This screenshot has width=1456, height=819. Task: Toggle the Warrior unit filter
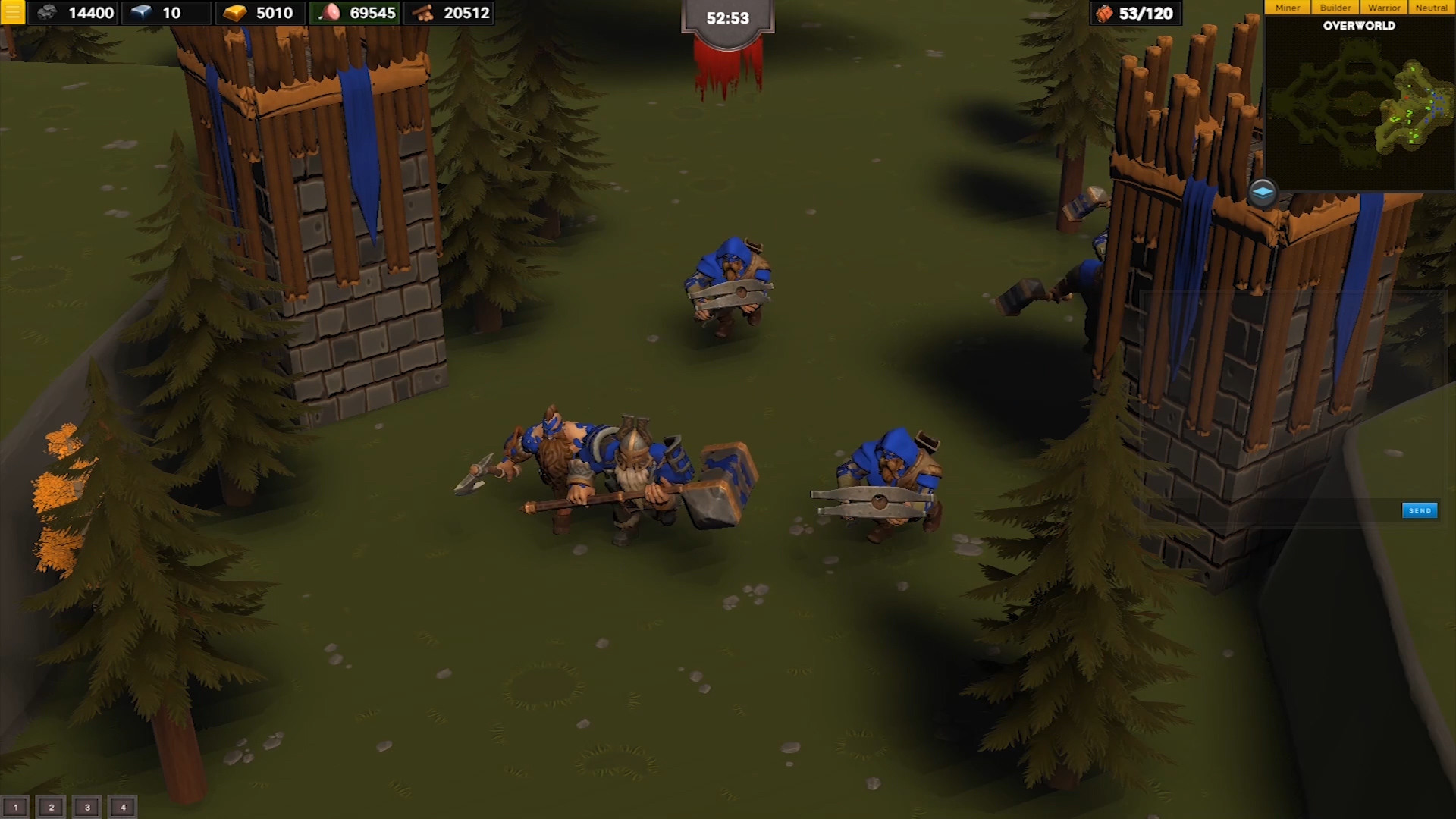[1385, 7]
